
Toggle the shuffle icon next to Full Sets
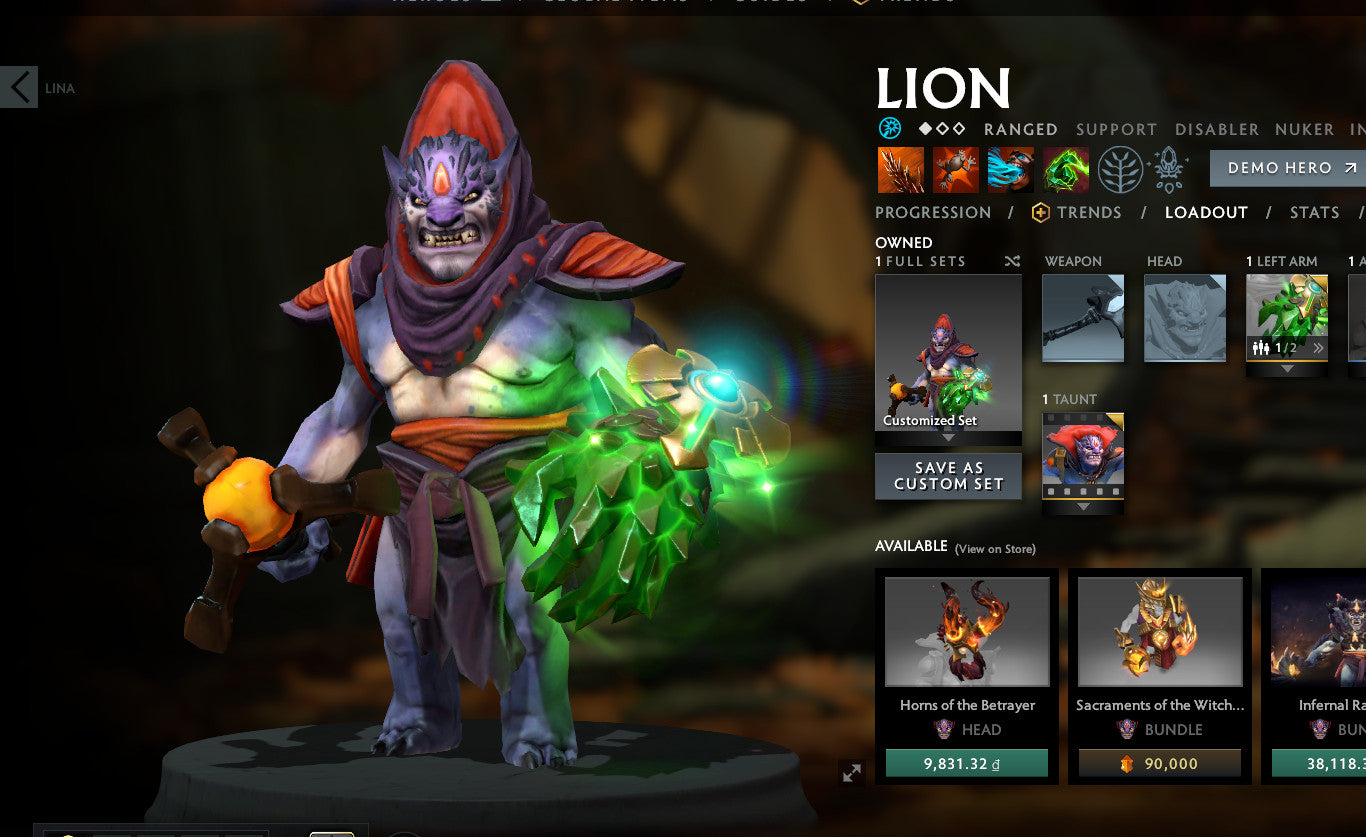coord(1012,260)
